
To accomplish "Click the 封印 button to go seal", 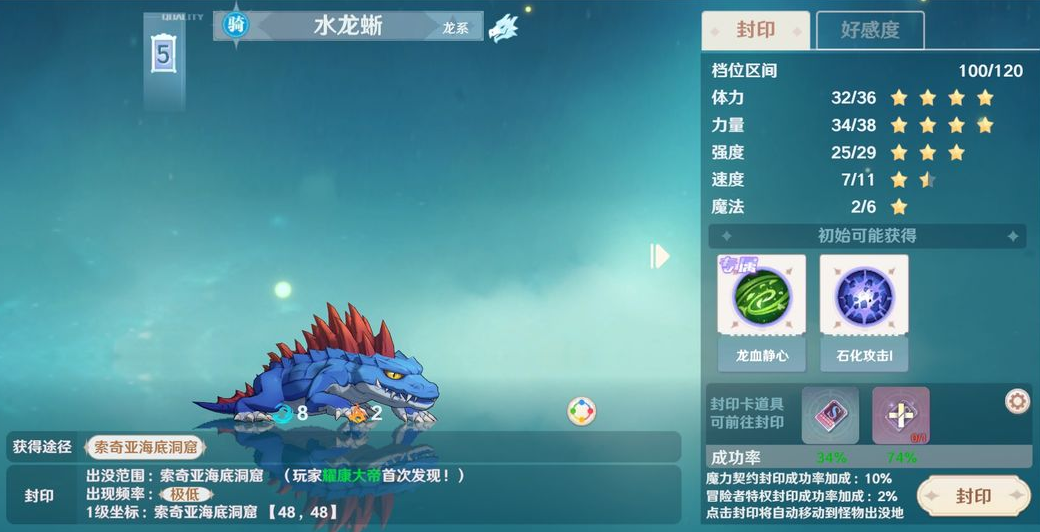I will click(973, 496).
